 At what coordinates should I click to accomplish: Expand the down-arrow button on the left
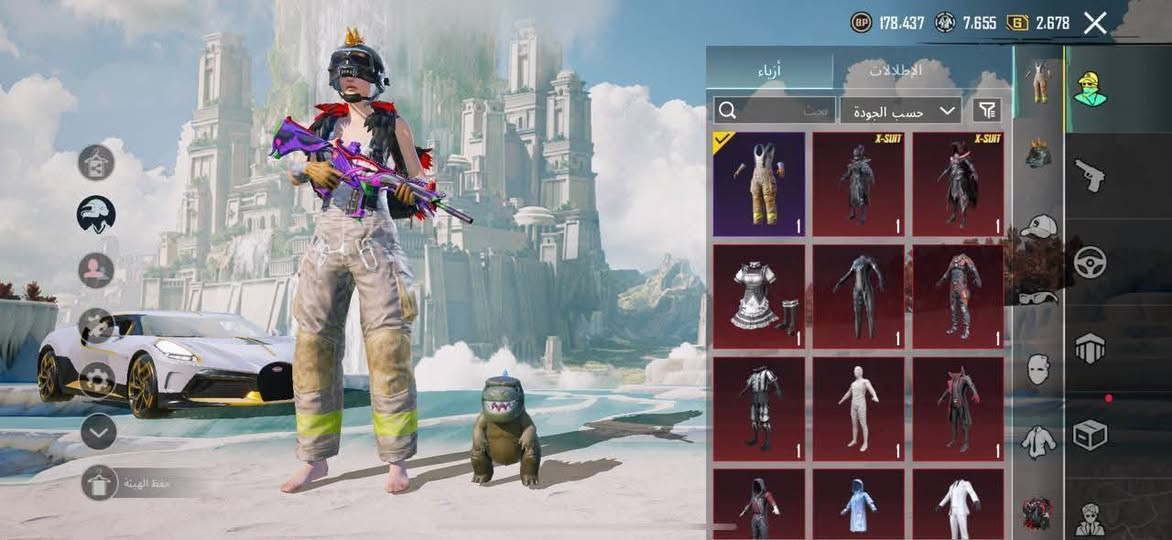pos(98,432)
